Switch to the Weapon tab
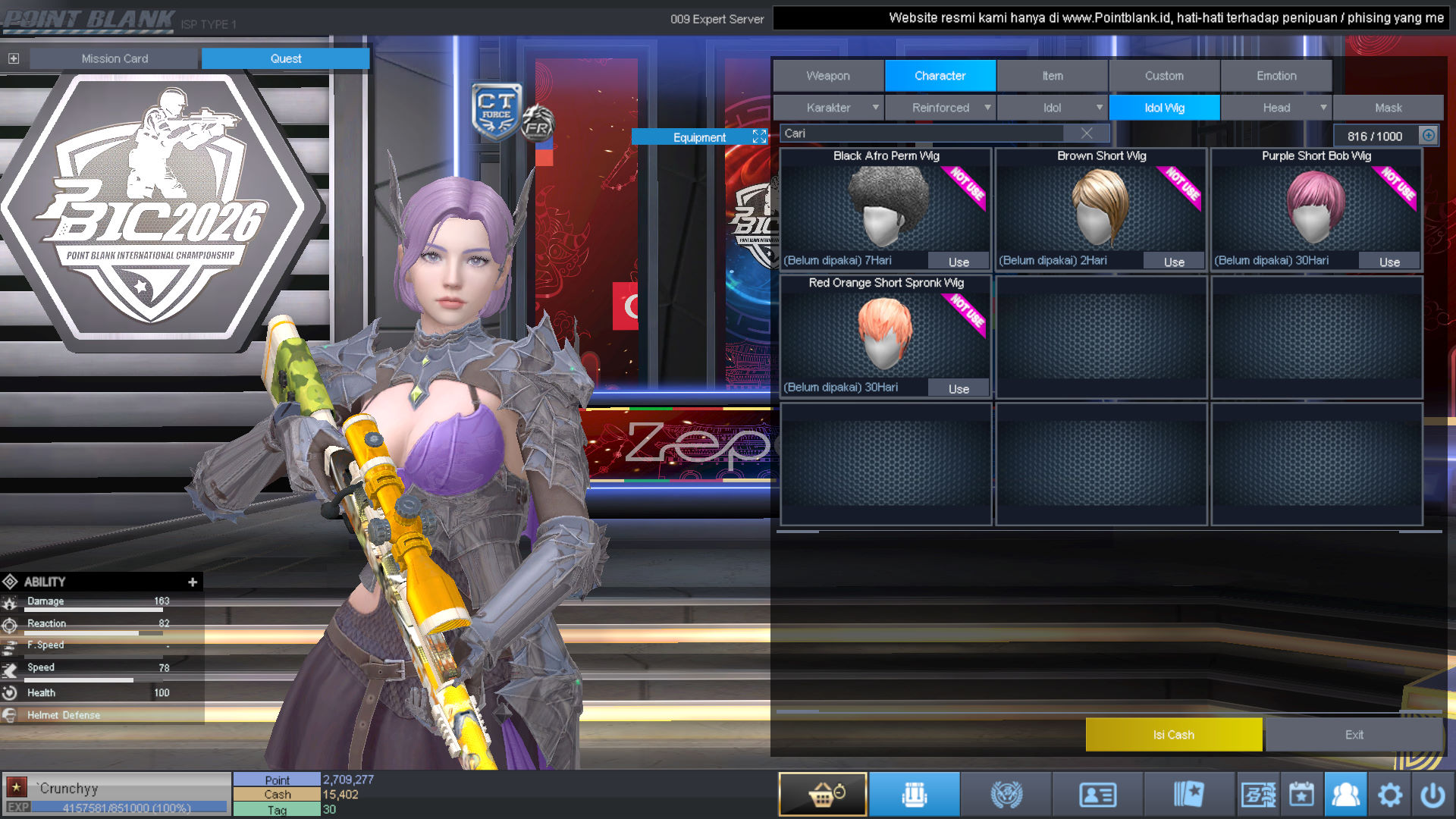 click(x=828, y=76)
